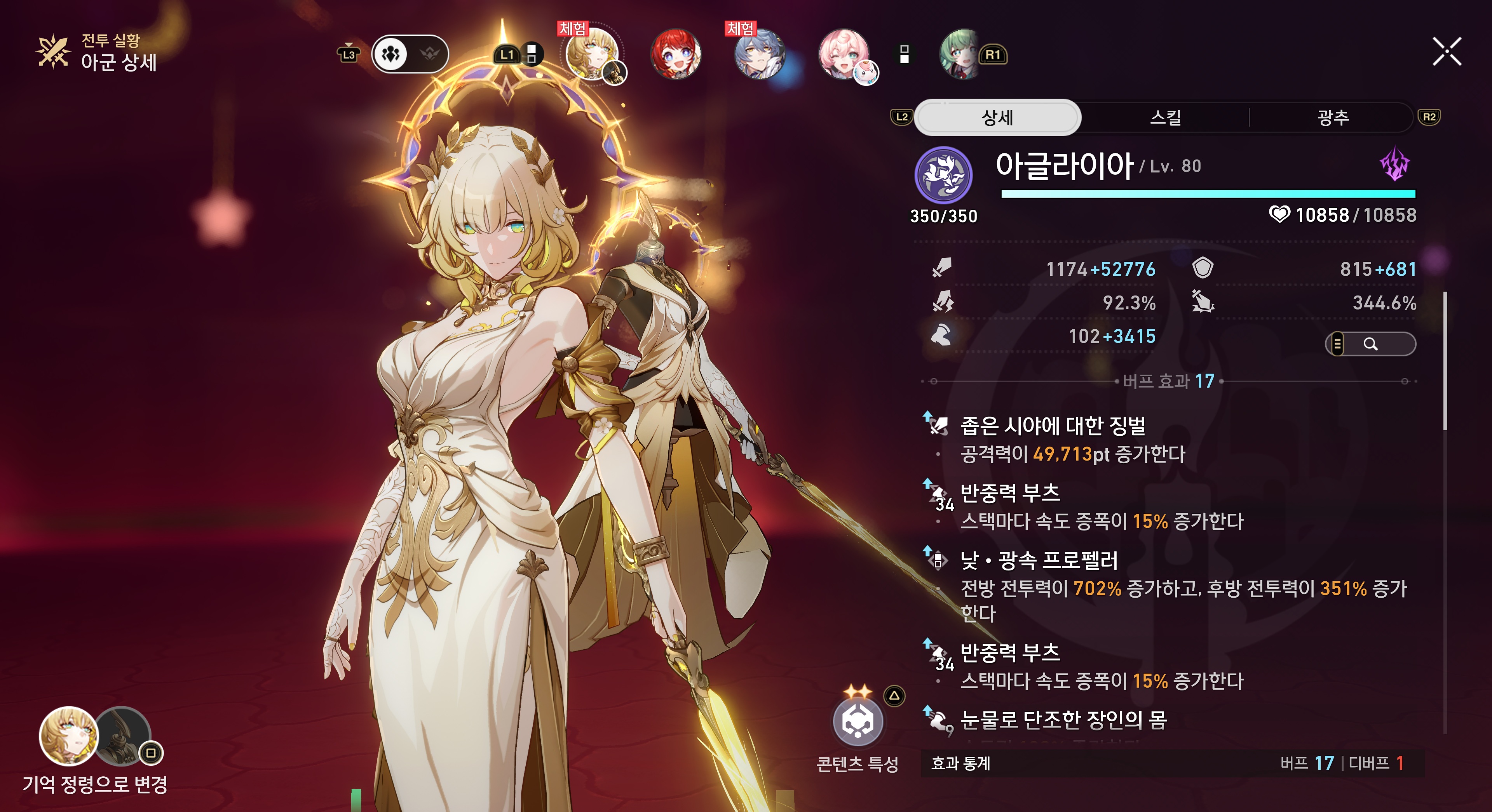
Task: Select the 눈물로 단조한 장인의 몸 buff entry
Action: coord(1063,720)
